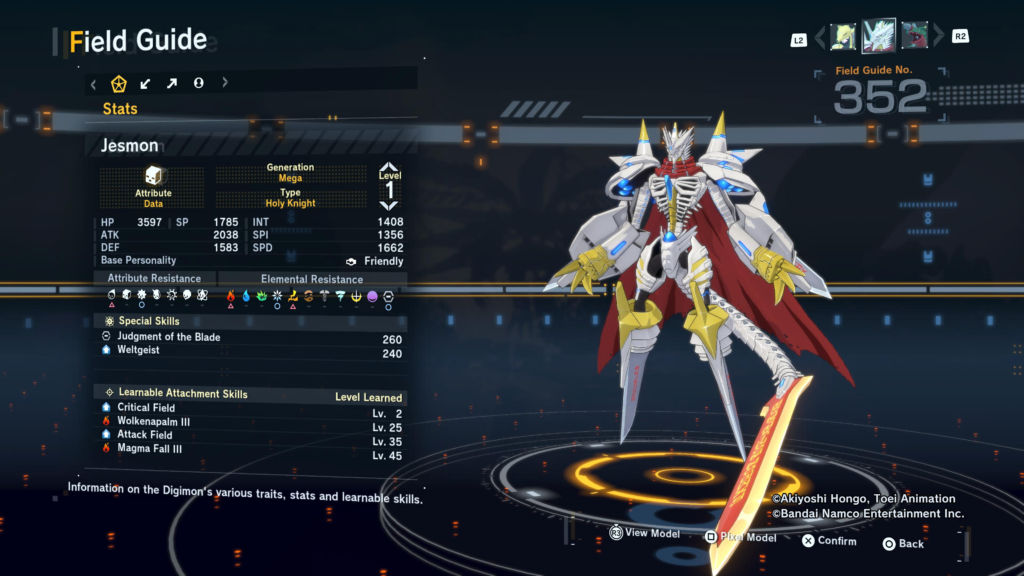Lower the level with the down arrow

pyautogui.click(x=389, y=205)
